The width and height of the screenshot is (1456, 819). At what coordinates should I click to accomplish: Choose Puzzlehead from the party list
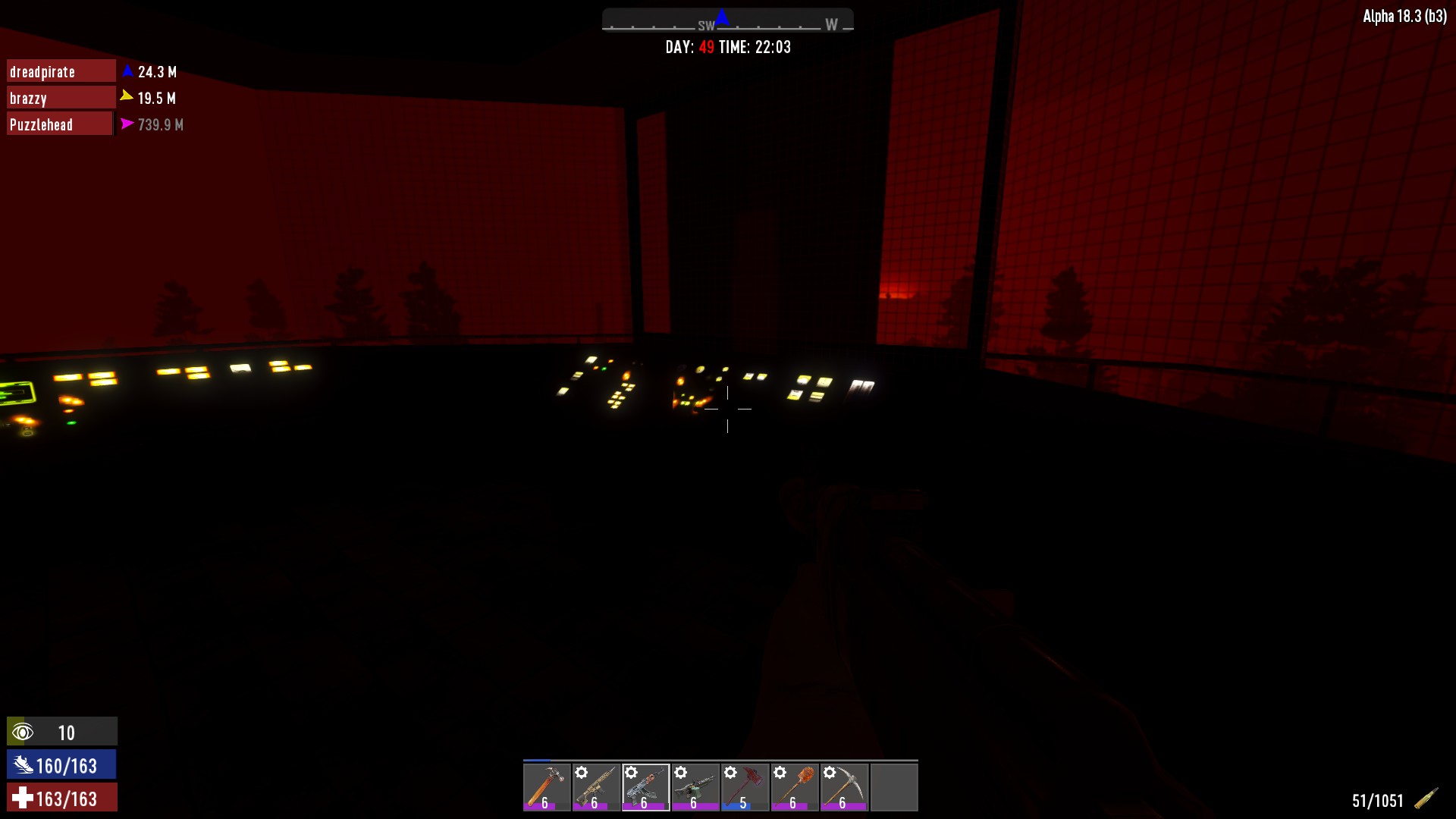(x=59, y=124)
